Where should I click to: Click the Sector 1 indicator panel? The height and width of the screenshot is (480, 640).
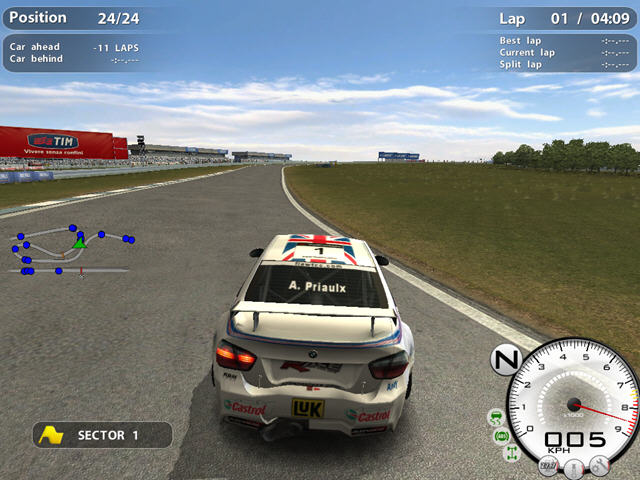pyautogui.click(x=102, y=435)
